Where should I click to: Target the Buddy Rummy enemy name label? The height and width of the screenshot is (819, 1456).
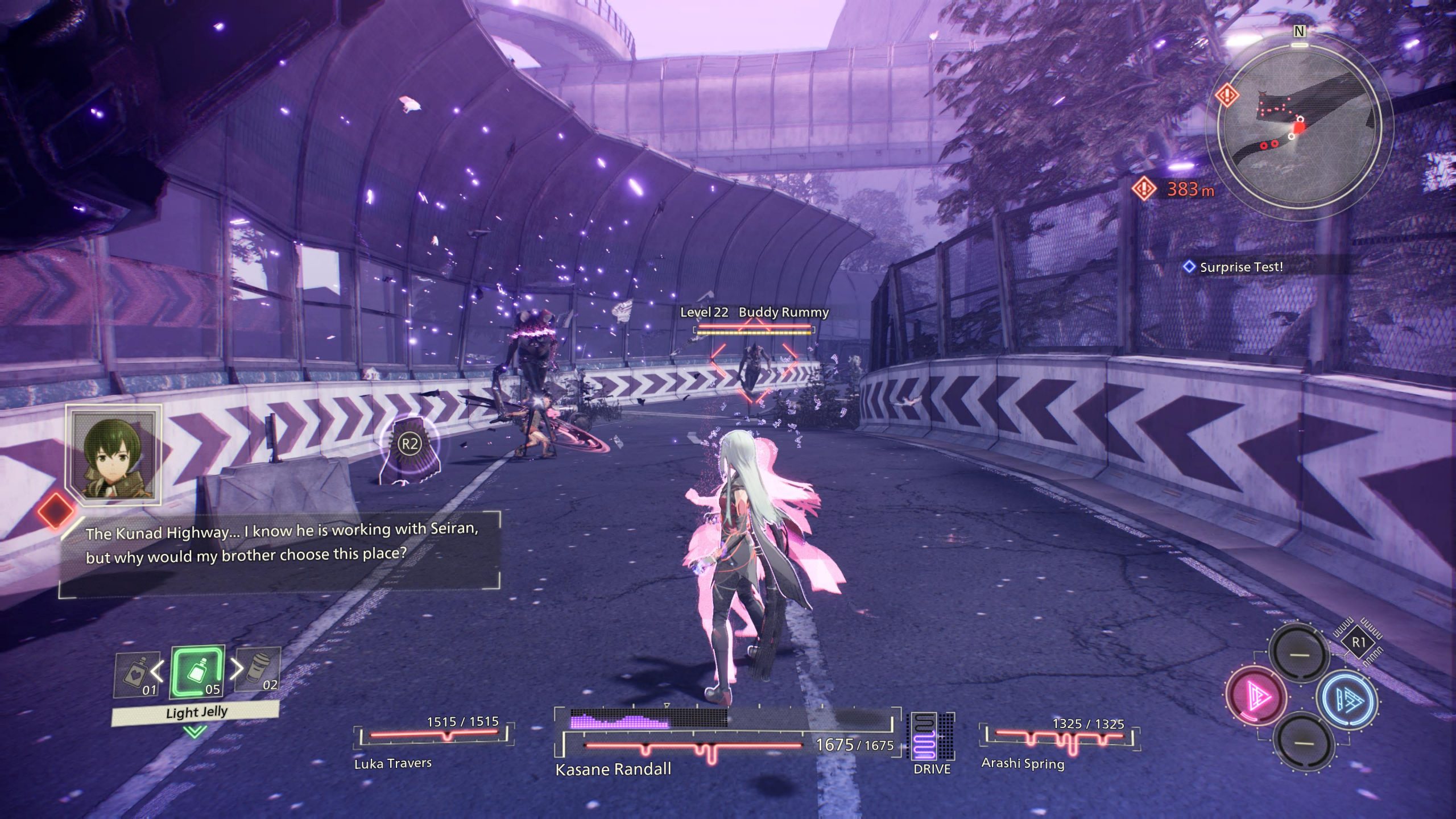pos(783,312)
